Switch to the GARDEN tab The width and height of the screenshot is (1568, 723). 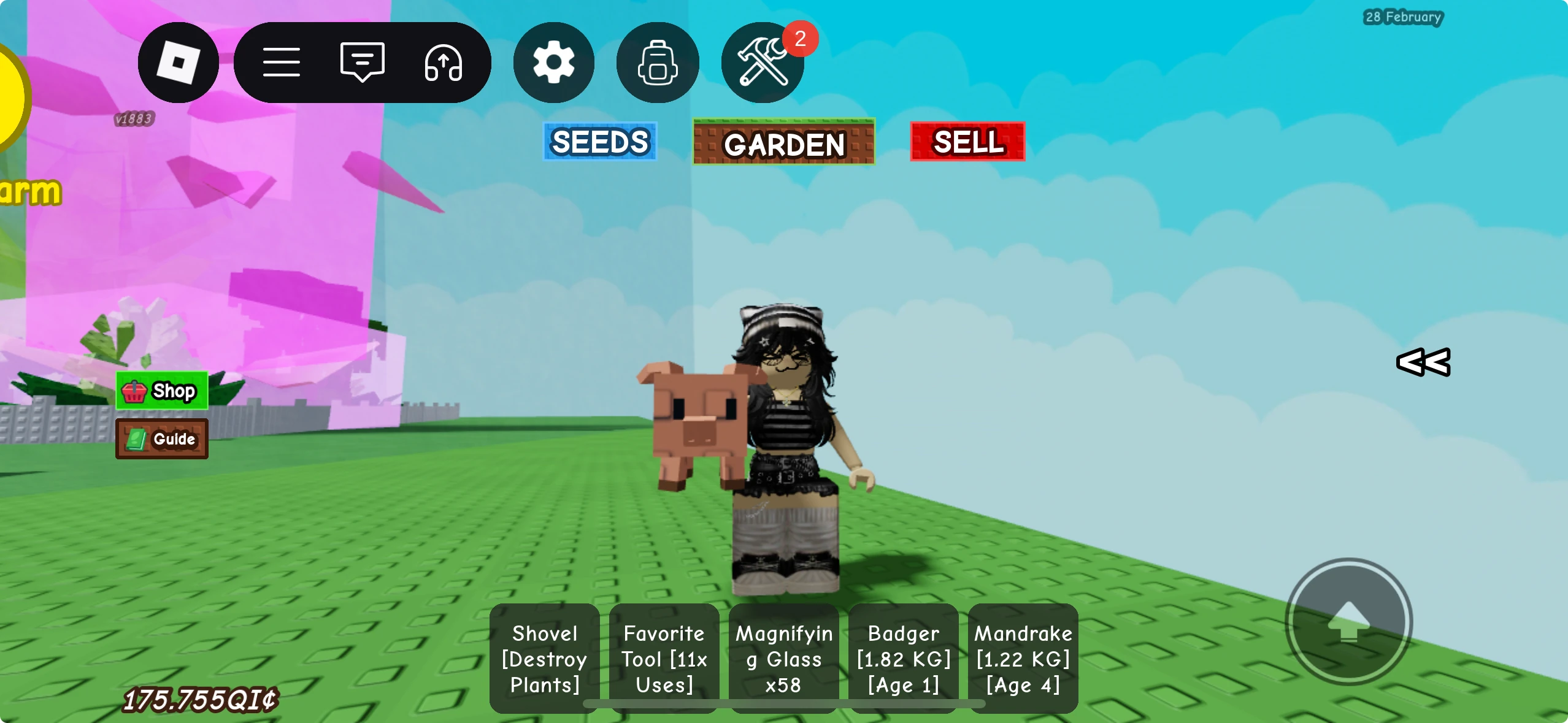783,143
